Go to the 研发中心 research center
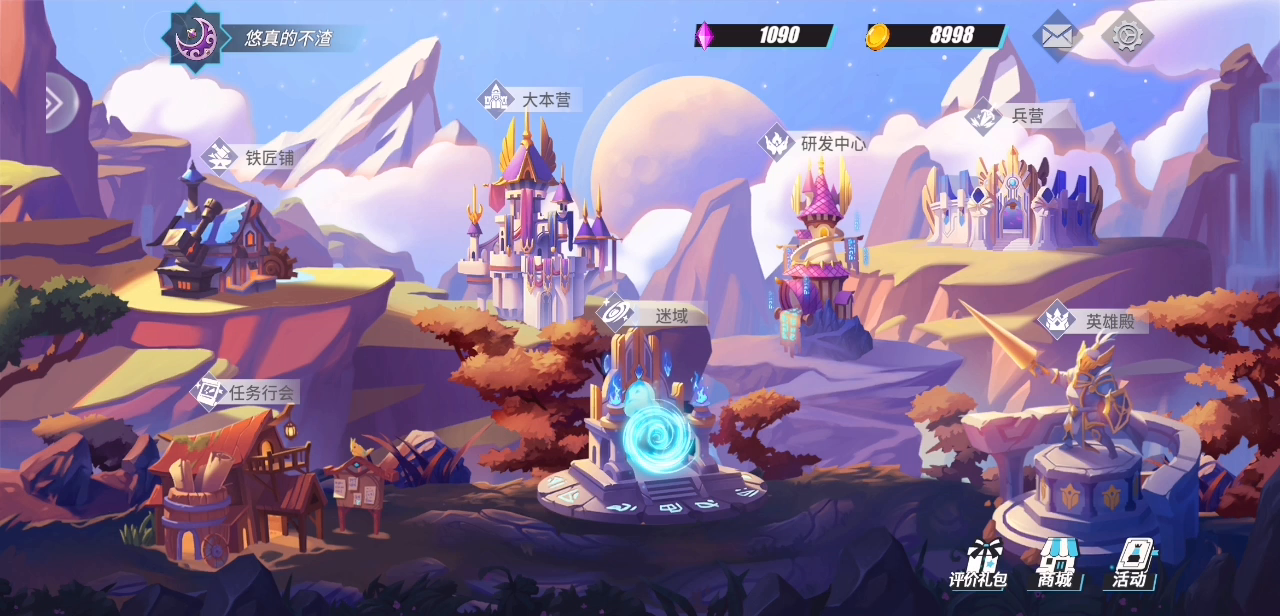 tap(814, 143)
